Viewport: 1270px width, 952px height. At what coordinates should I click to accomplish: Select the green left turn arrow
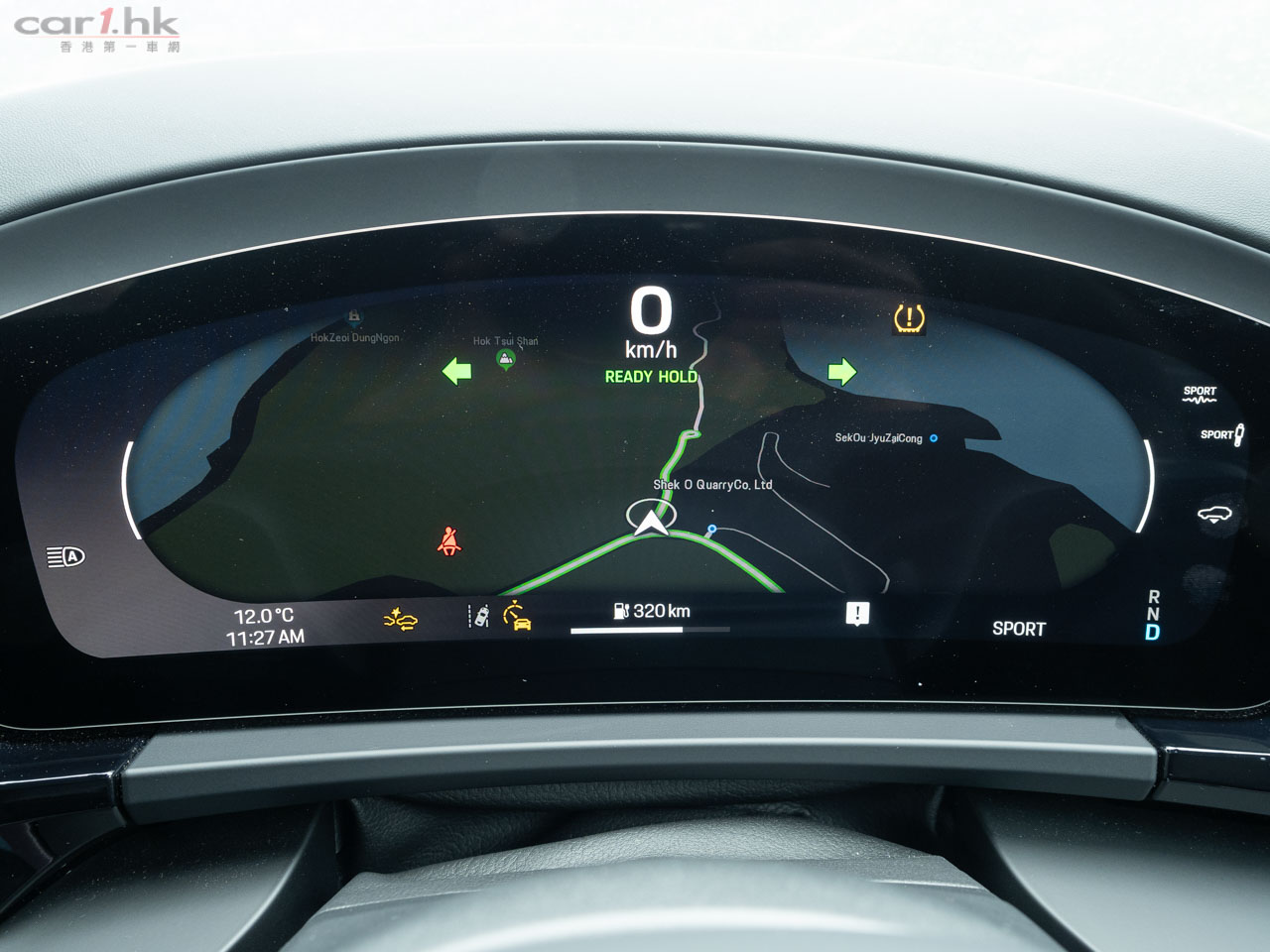click(456, 372)
